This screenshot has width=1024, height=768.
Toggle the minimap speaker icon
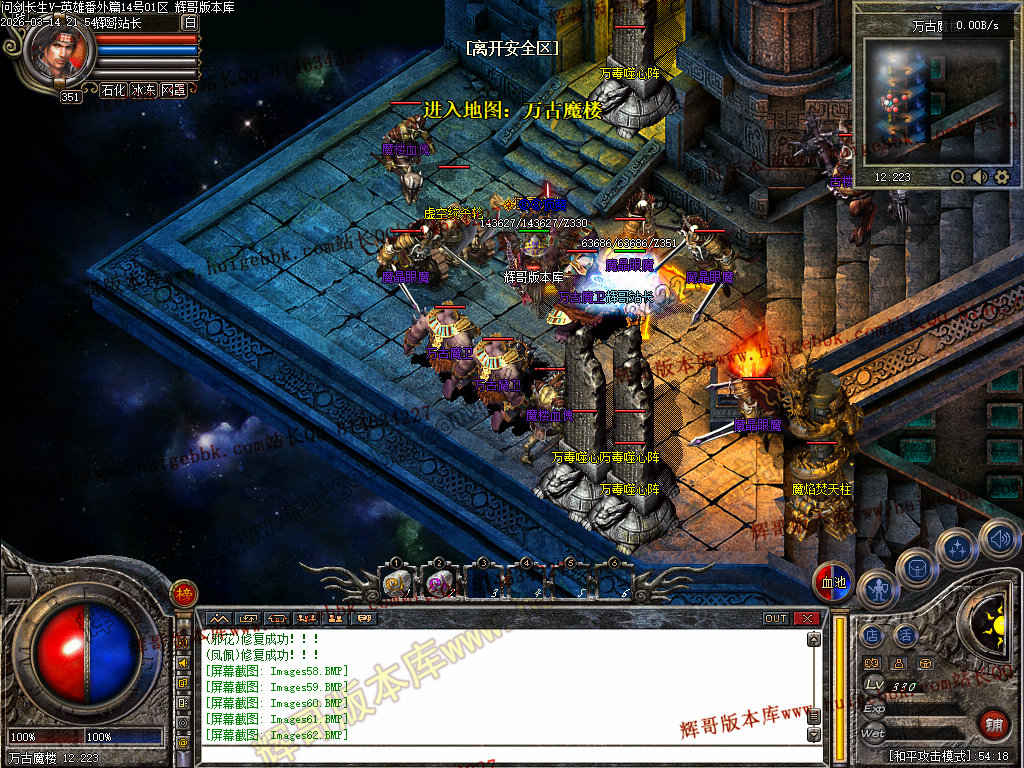coord(980,177)
